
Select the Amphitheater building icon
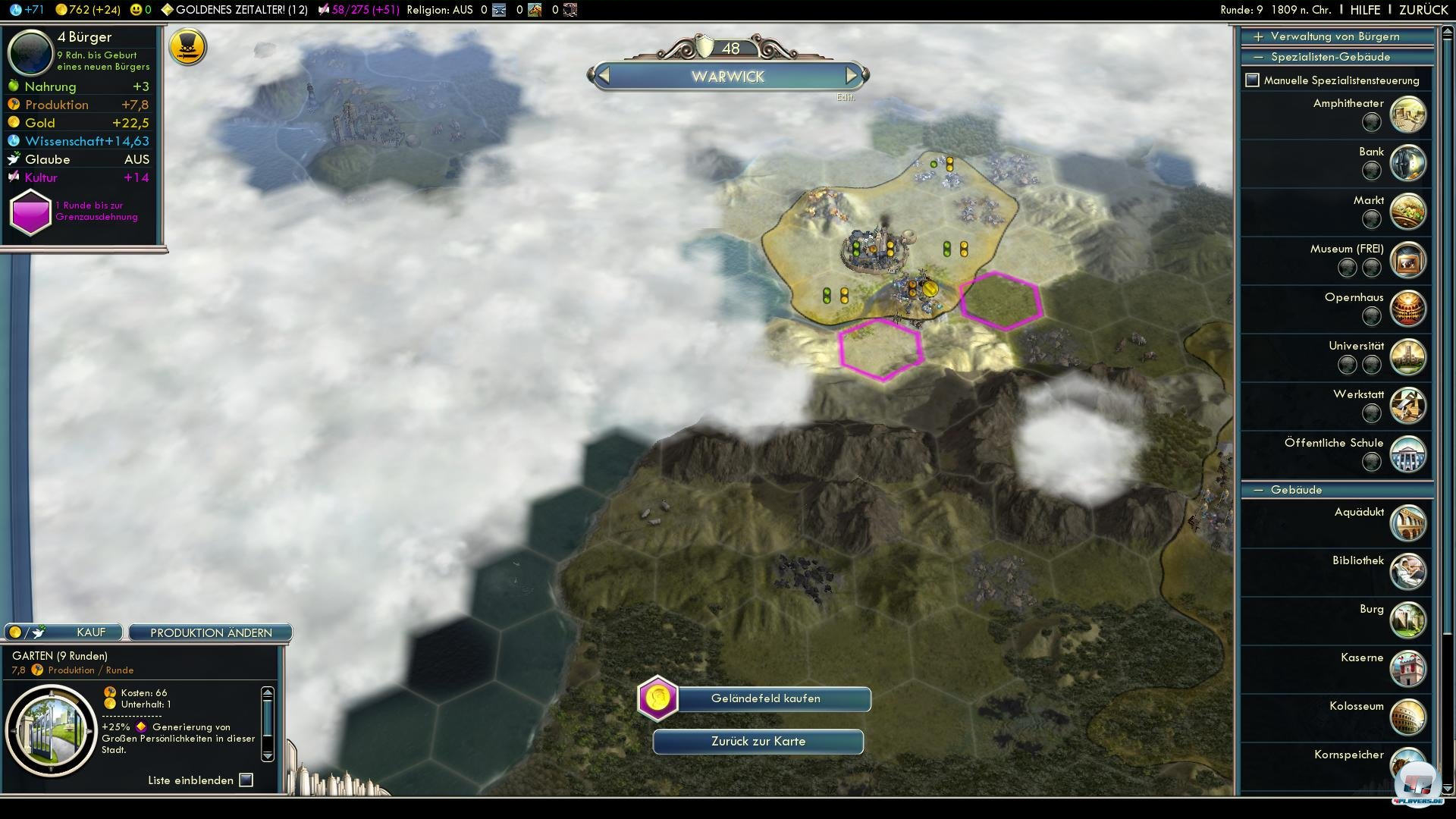[1408, 115]
